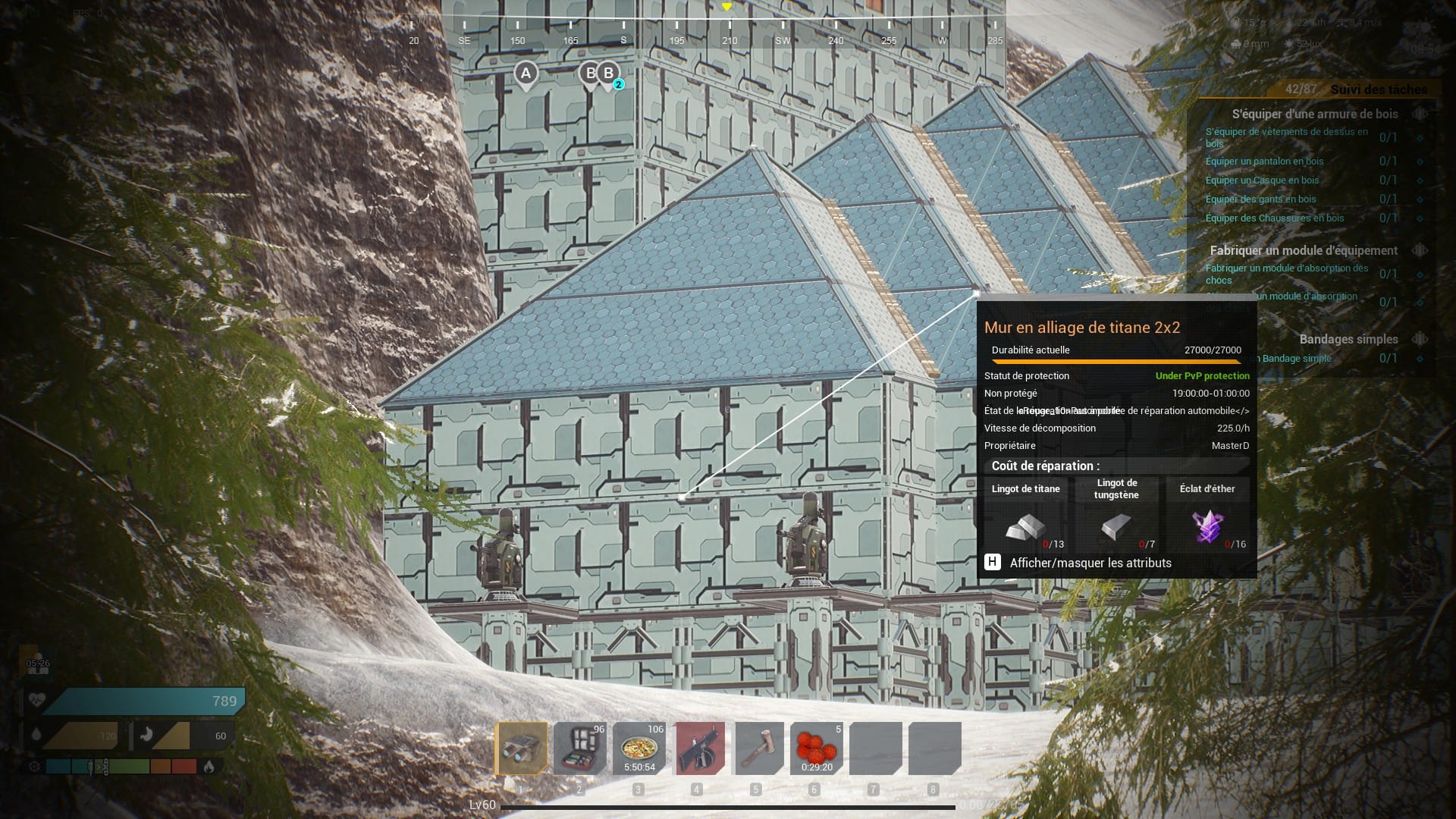Choose the cooked food dish slot
This screenshot has height=819, width=1456.
click(x=639, y=748)
